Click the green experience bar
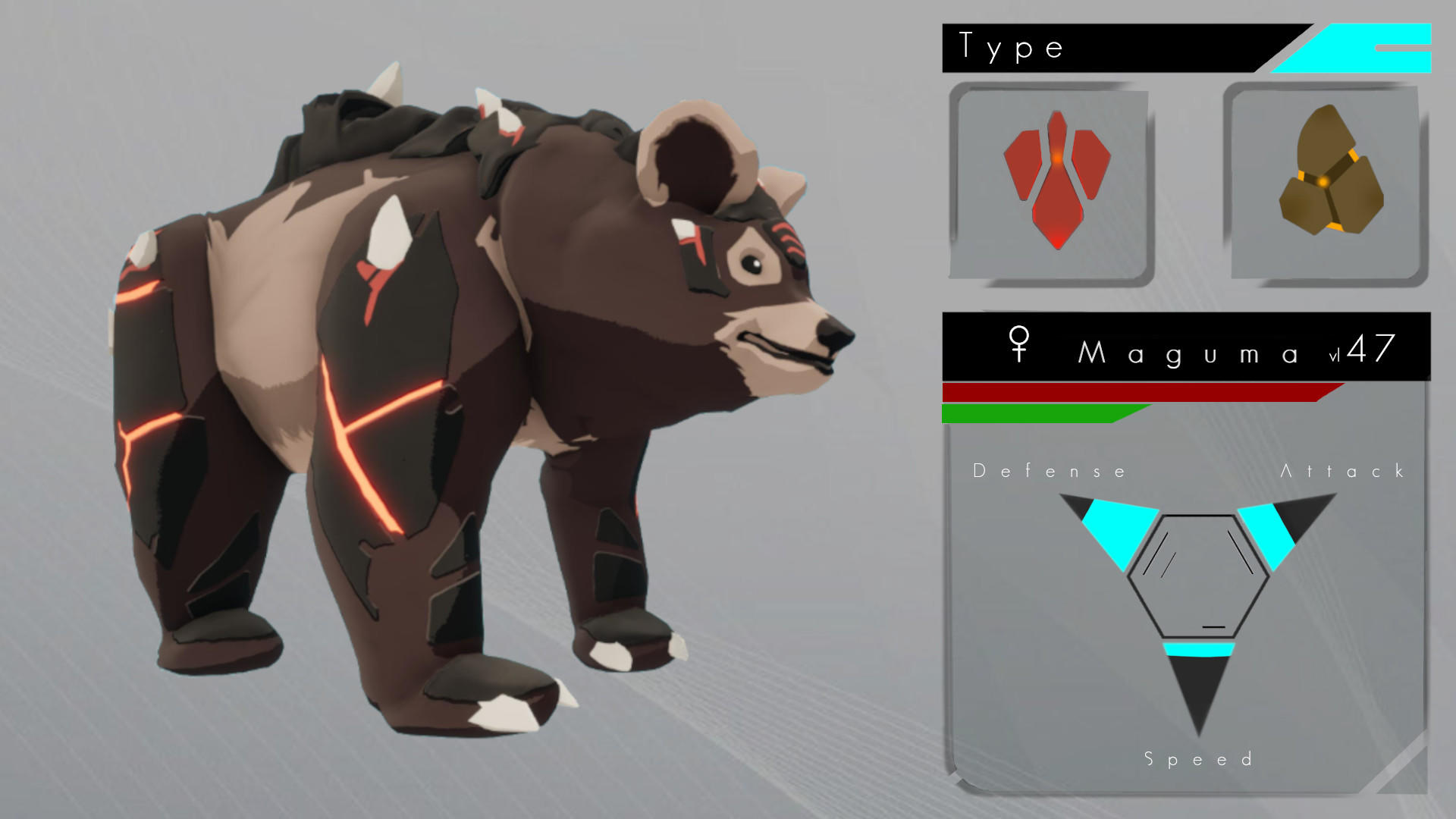 1031,413
